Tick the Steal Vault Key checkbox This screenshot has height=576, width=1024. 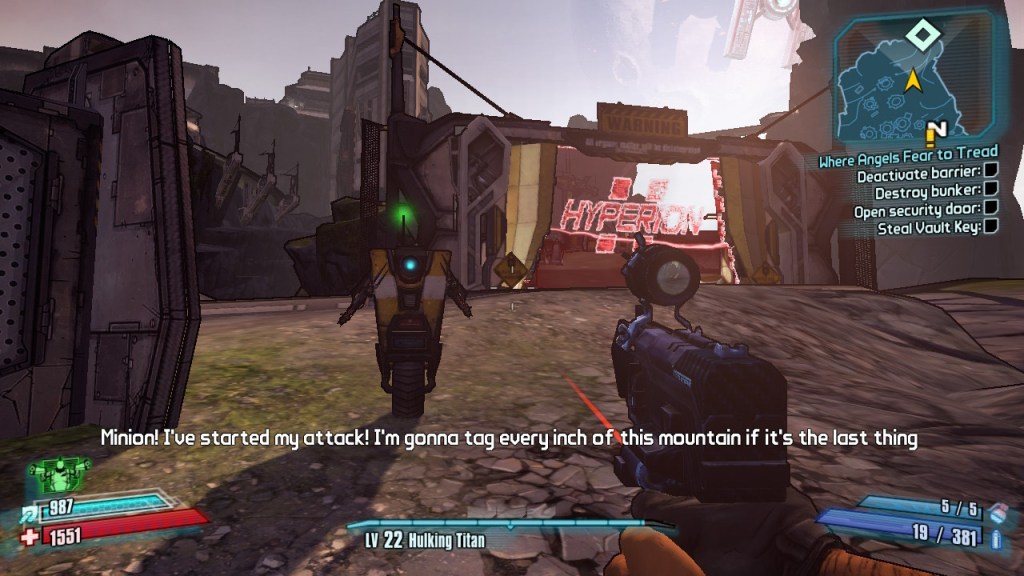991,227
